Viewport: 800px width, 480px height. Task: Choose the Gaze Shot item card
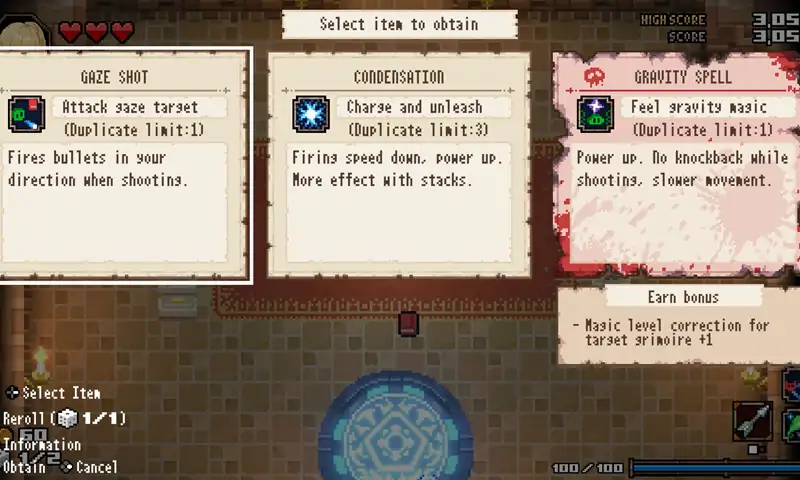click(125, 165)
